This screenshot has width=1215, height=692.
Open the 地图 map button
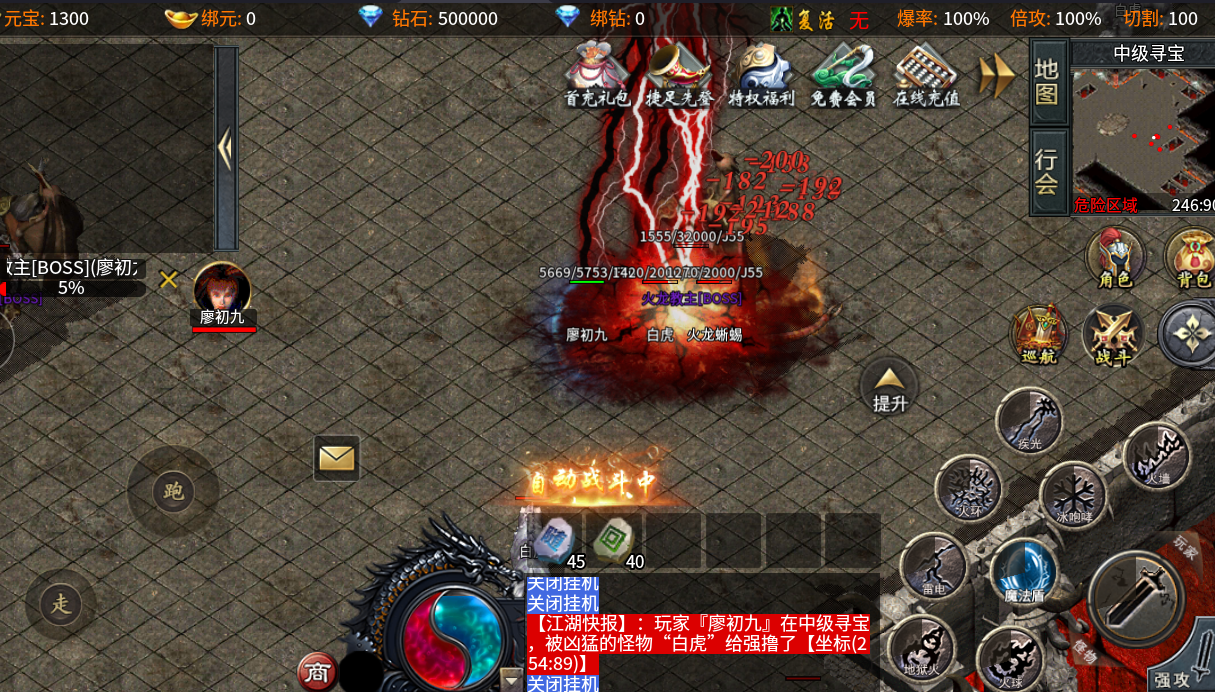coord(1047,81)
